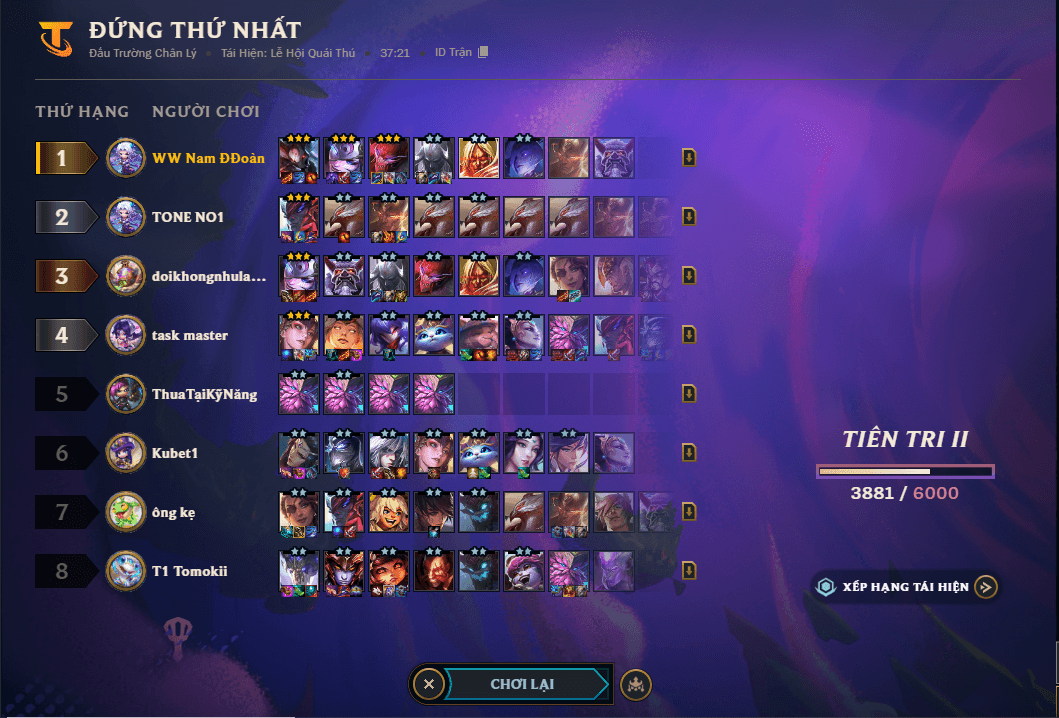1059x718 pixels.
Task: Close the lobby with the X button
Action: point(429,684)
